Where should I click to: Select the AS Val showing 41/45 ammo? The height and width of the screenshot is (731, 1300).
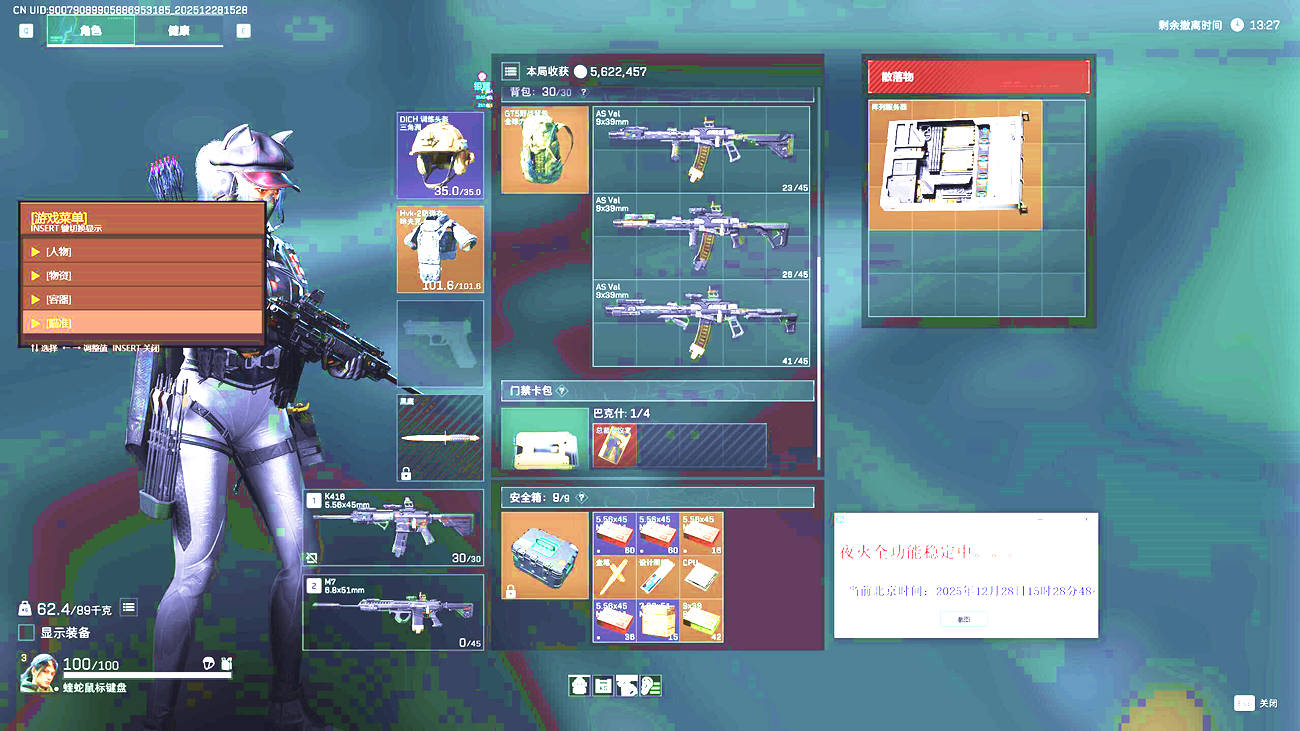pyautogui.click(x=701, y=323)
